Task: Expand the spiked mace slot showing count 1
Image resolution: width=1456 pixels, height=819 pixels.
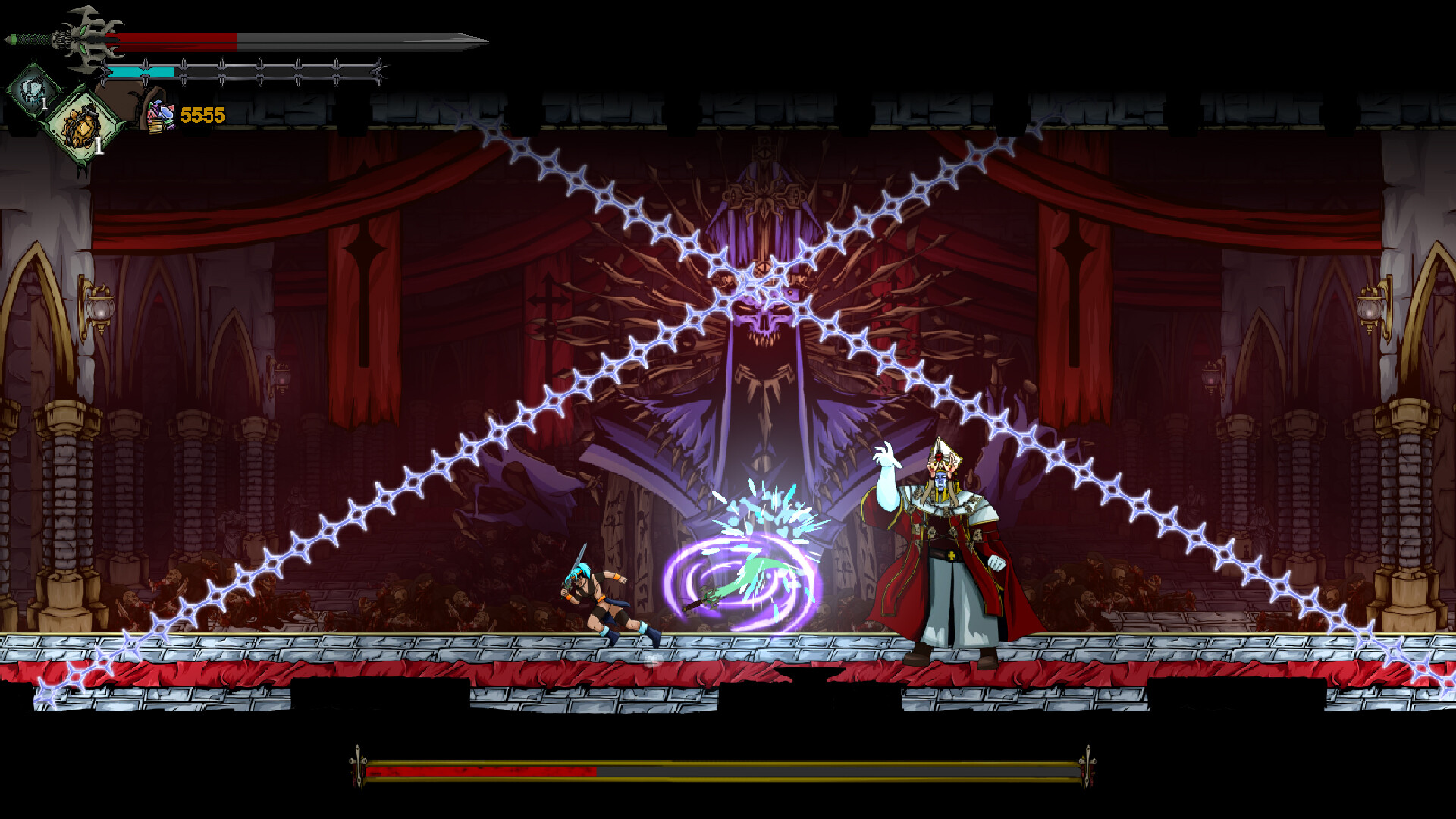Action: pyautogui.click(x=98, y=146)
